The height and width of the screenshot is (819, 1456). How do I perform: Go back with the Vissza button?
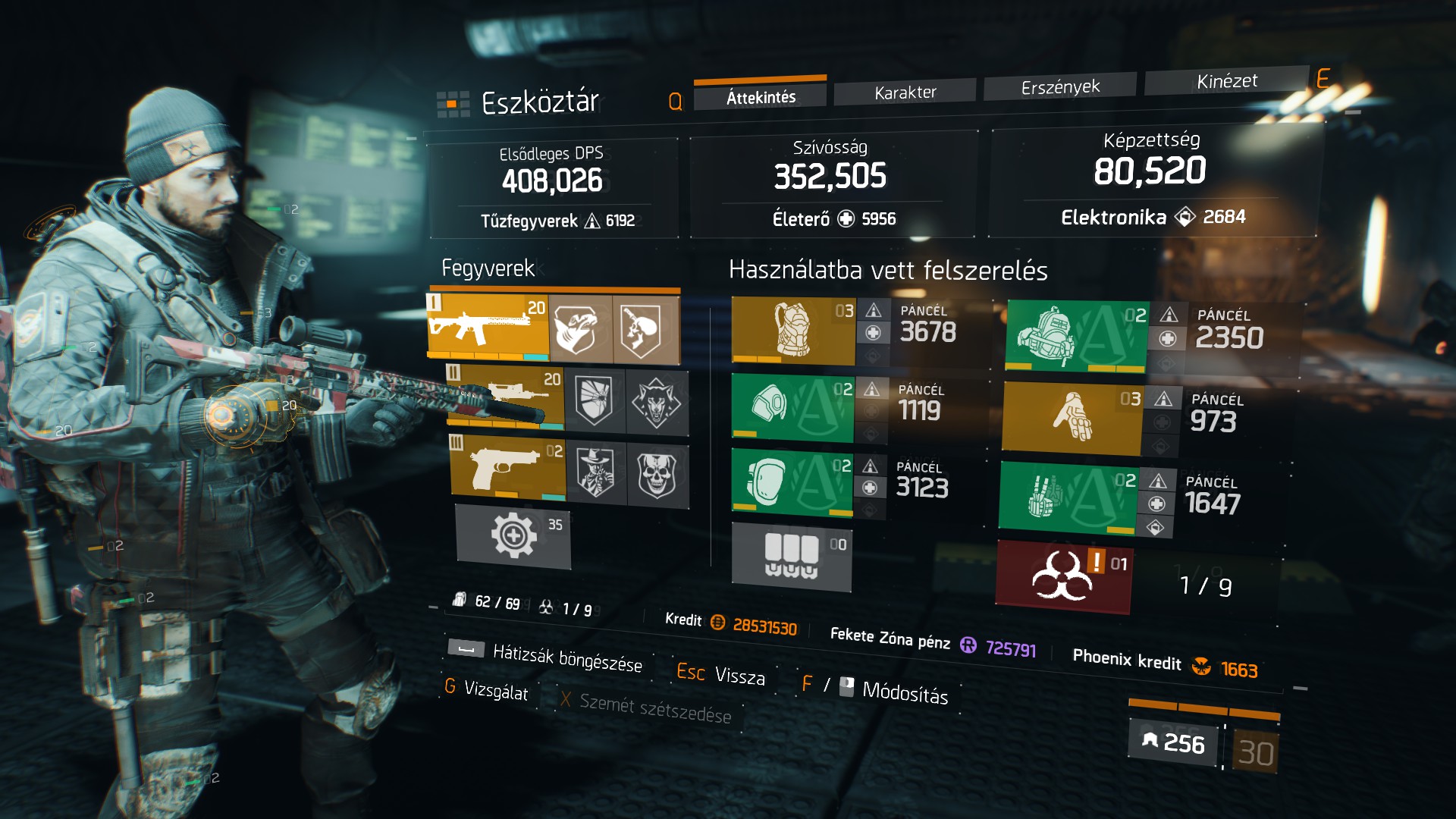coord(739,675)
